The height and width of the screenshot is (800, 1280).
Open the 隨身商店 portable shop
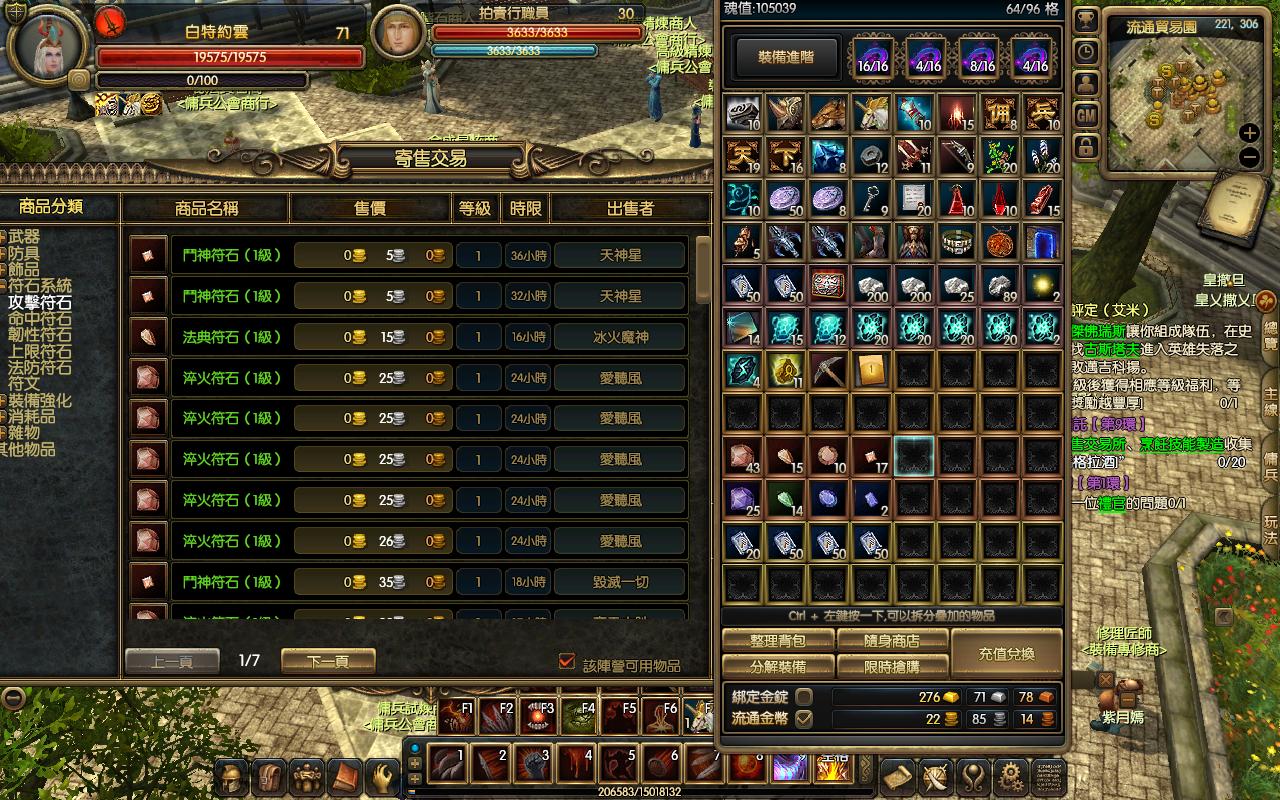(x=892, y=641)
